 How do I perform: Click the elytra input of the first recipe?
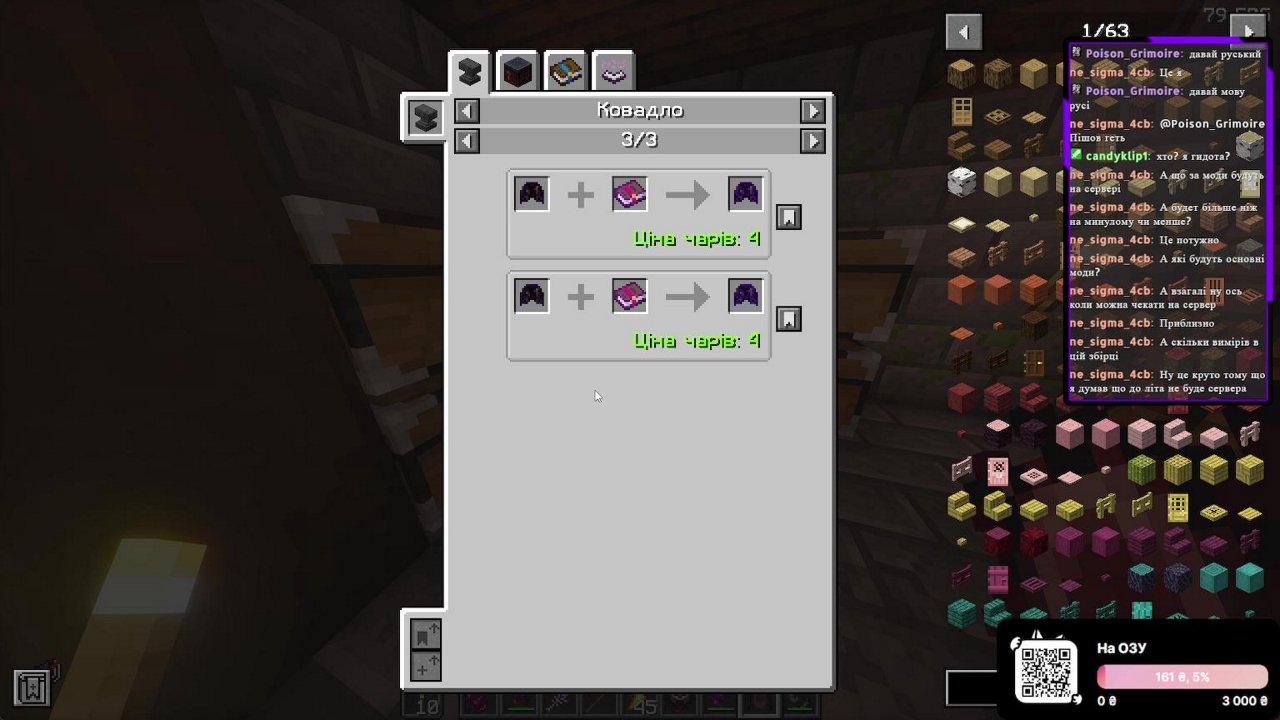[531, 193]
